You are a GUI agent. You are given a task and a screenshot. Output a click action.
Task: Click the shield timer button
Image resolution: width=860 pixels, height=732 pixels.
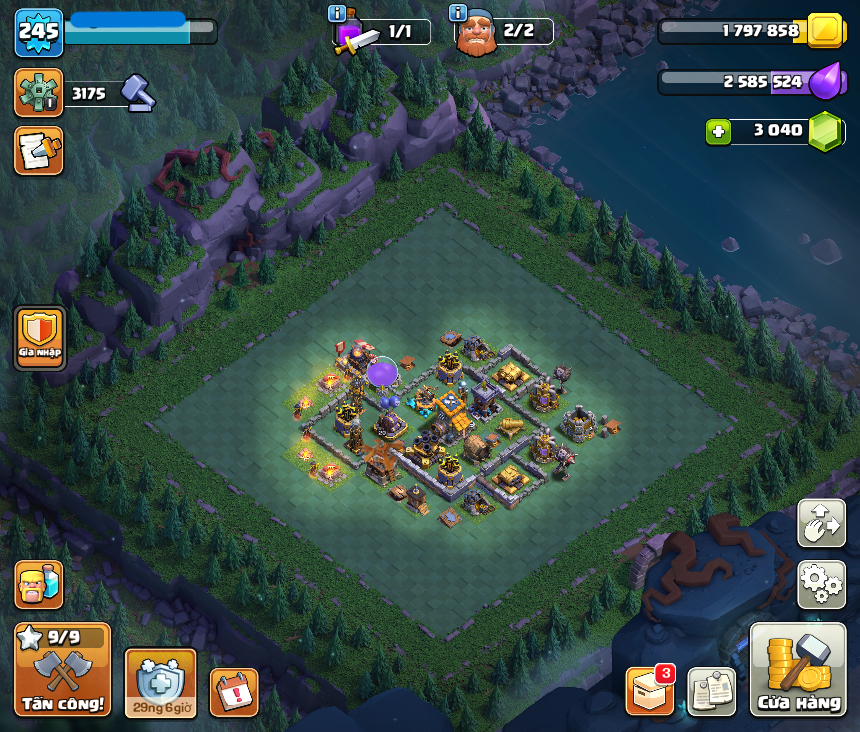[x=160, y=683]
